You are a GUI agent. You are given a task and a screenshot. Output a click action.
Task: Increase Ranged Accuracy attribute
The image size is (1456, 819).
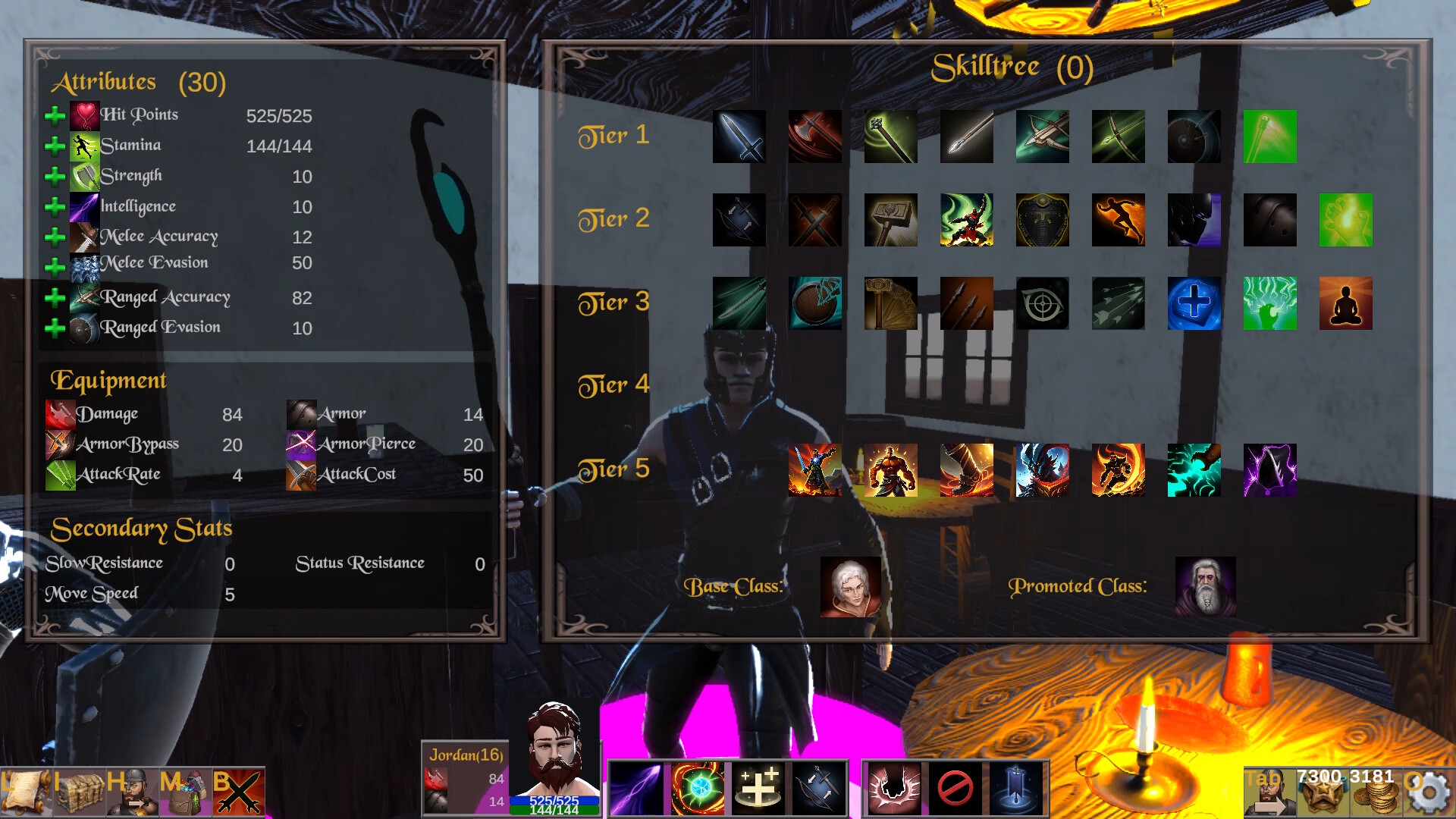(55, 297)
